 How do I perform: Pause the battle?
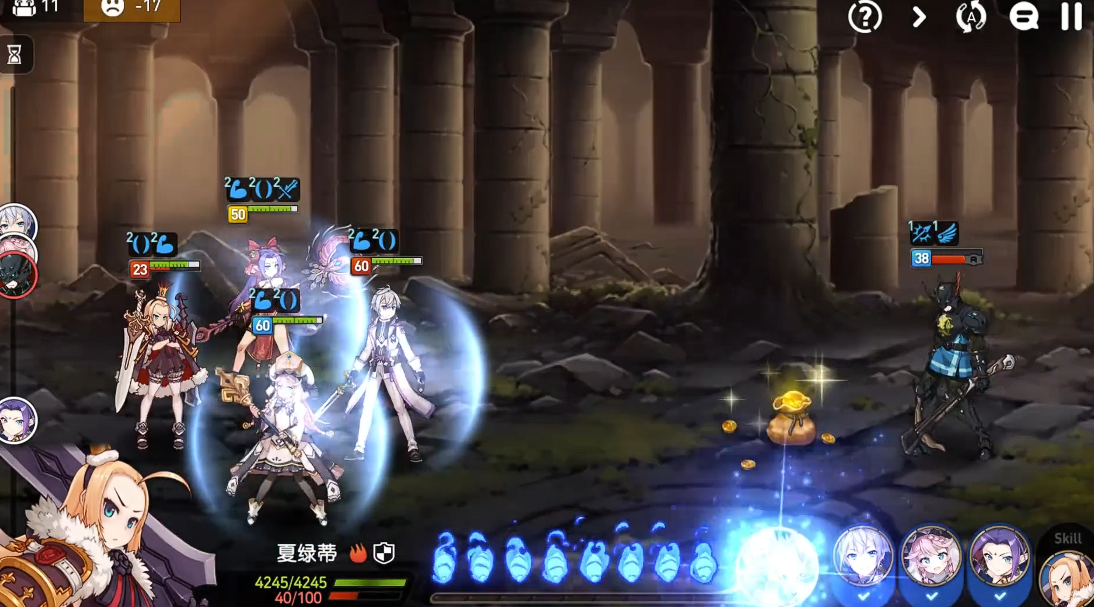pyautogui.click(x=1071, y=16)
